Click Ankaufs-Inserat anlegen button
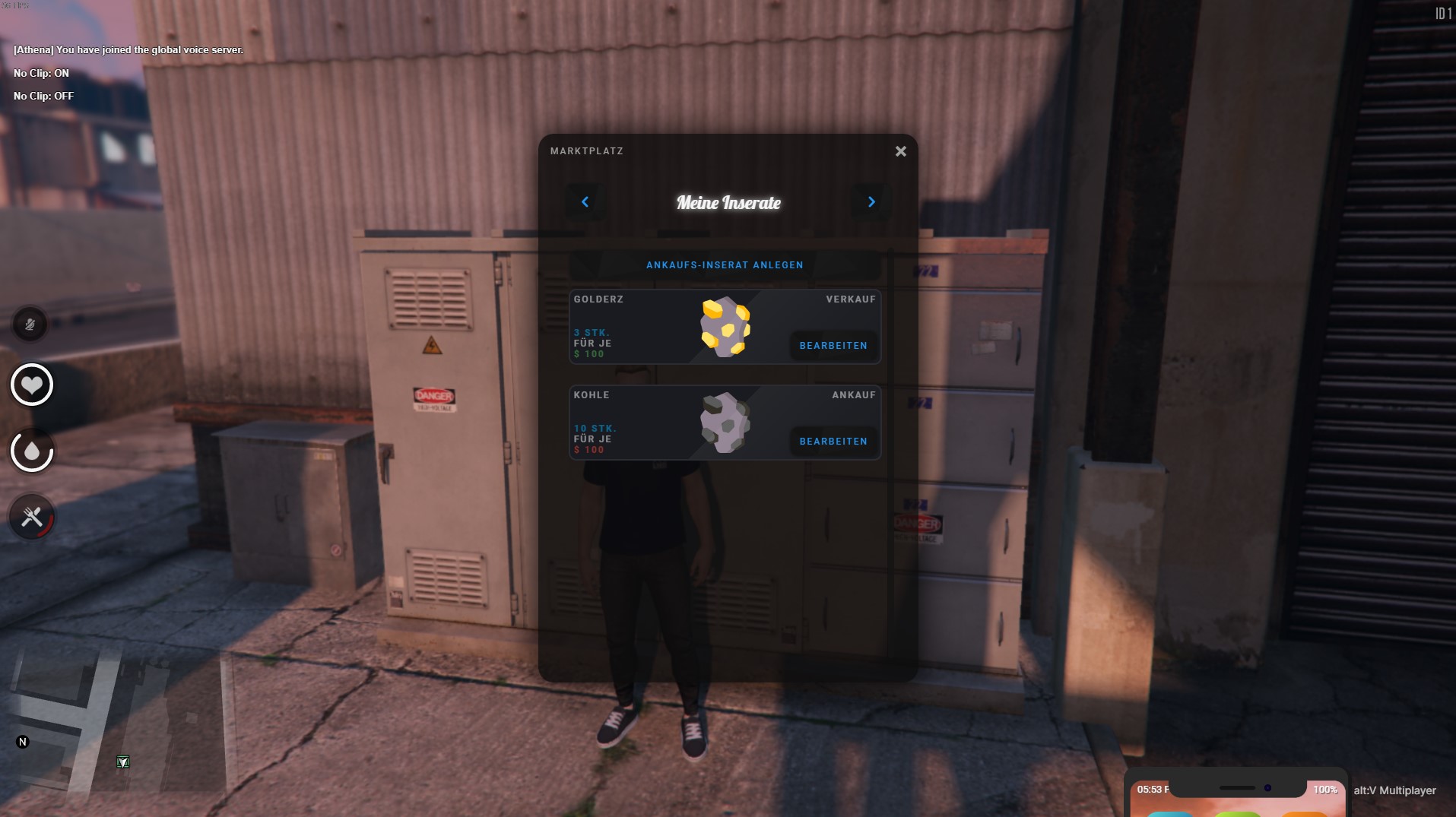This screenshot has height=817, width=1456. tap(725, 265)
